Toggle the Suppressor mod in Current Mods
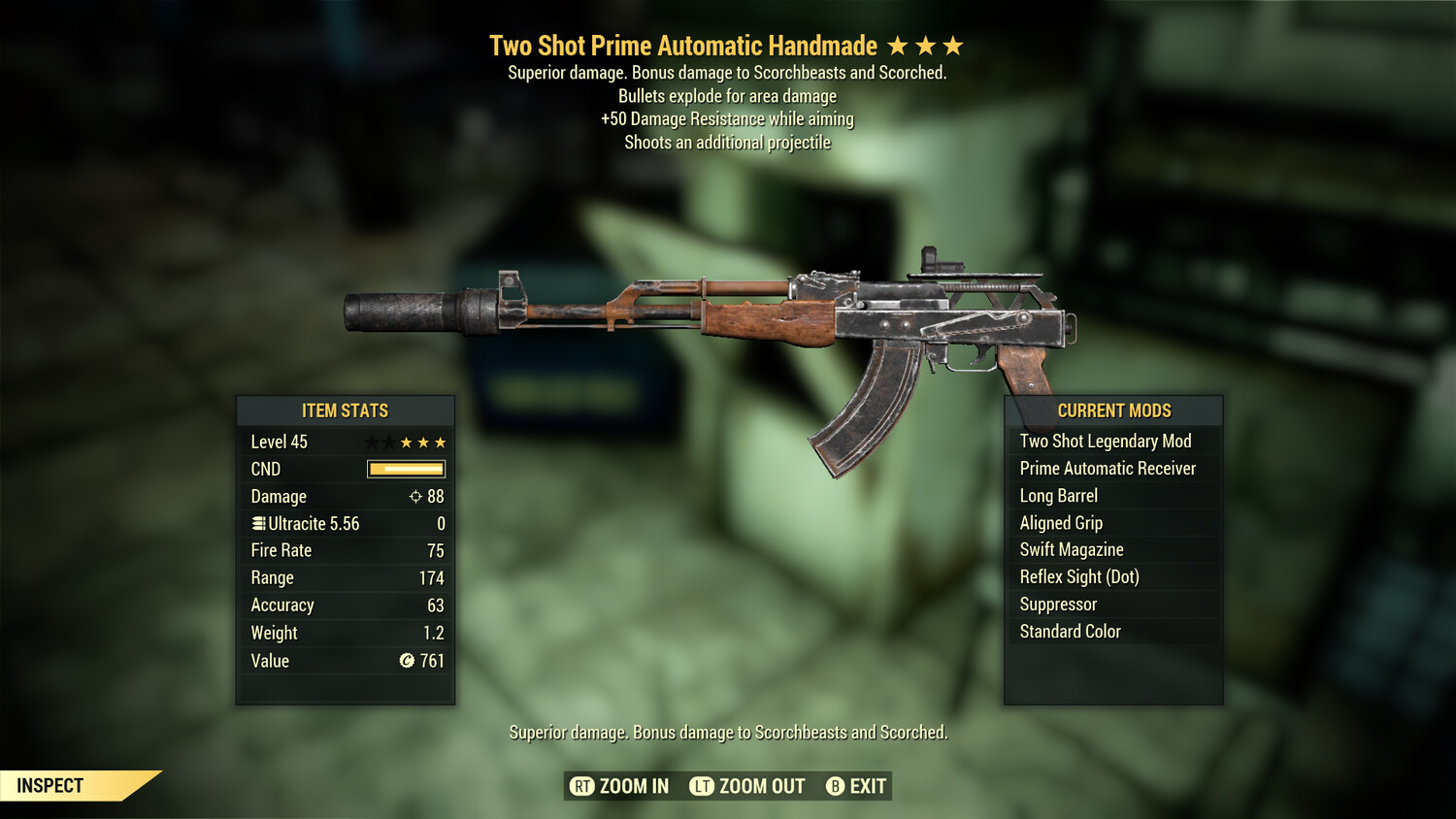The width and height of the screenshot is (1456, 819). coord(1057,604)
